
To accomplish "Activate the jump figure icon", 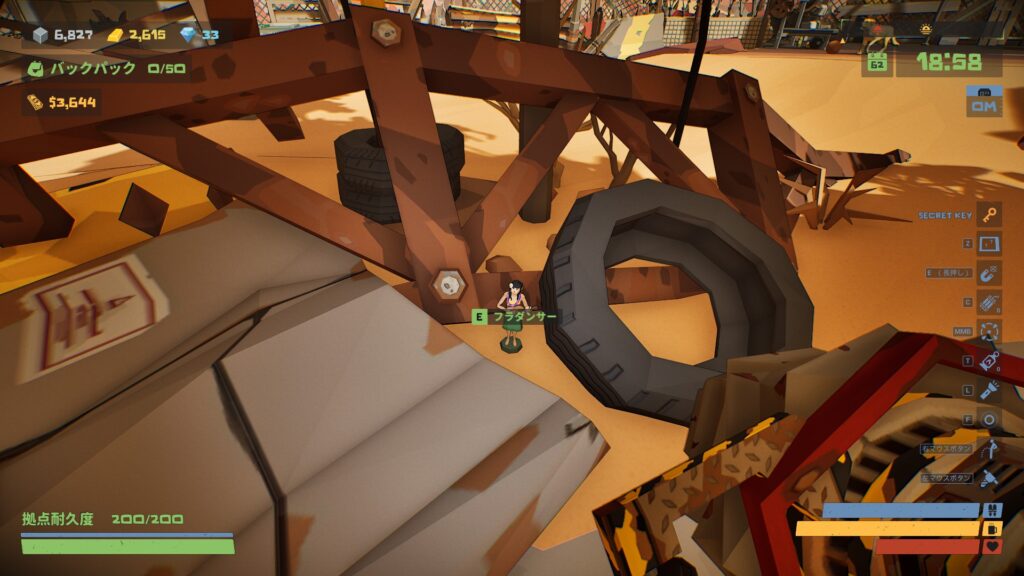I will tap(989, 449).
